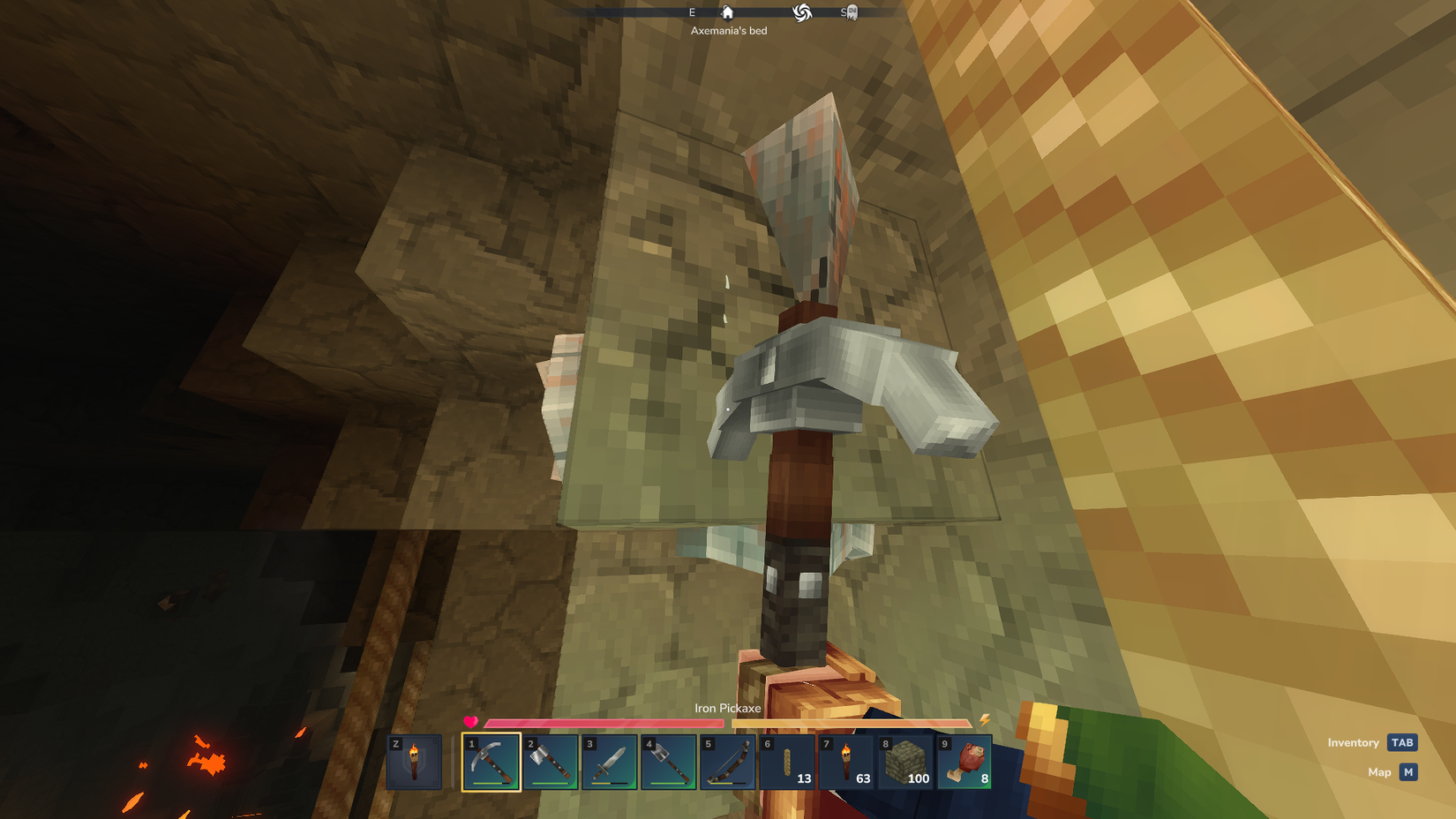Select the sword in hotbar slot 3
1456x819 pixels.
(x=610, y=762)
